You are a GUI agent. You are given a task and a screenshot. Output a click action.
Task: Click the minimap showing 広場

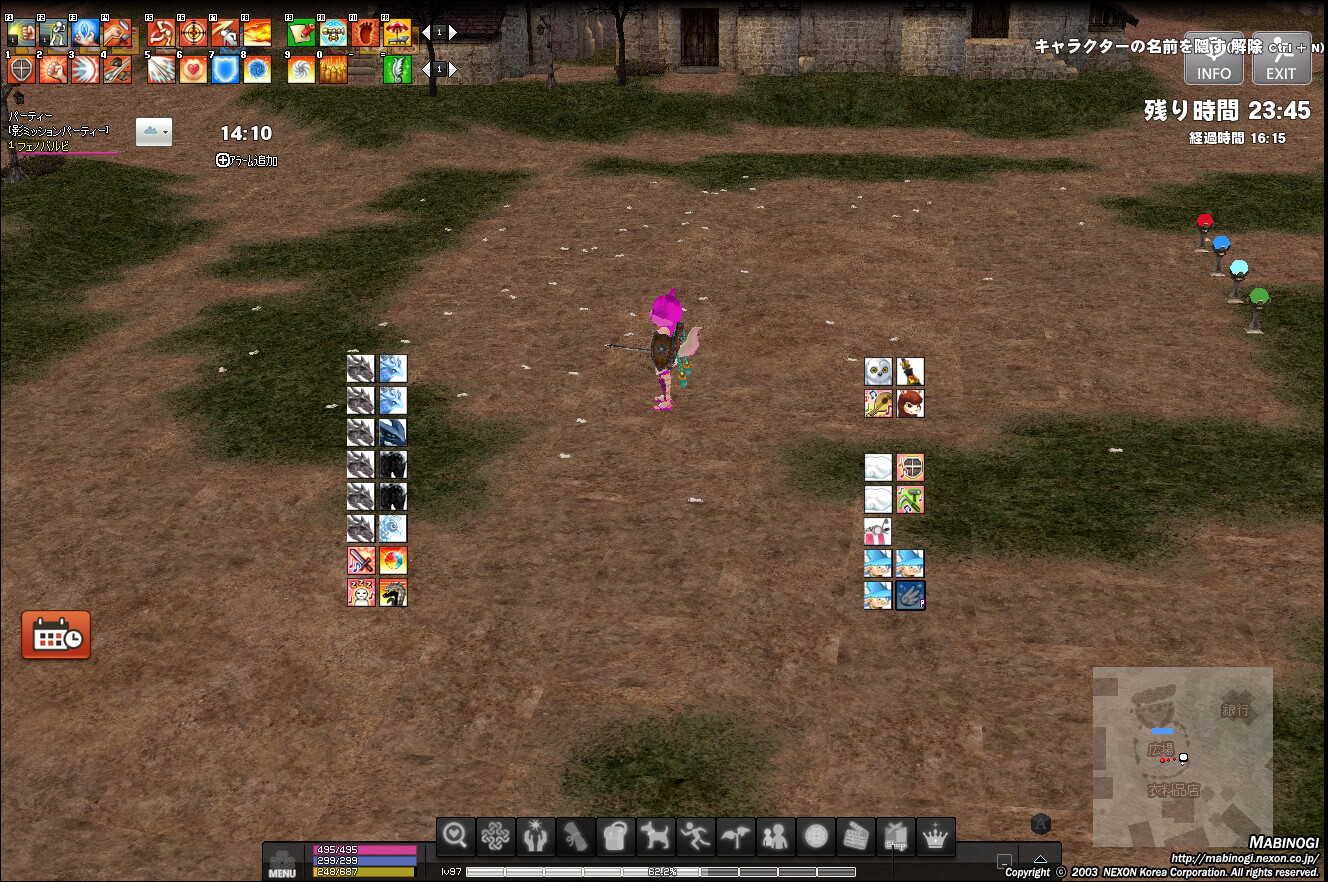pos(1182,757)
